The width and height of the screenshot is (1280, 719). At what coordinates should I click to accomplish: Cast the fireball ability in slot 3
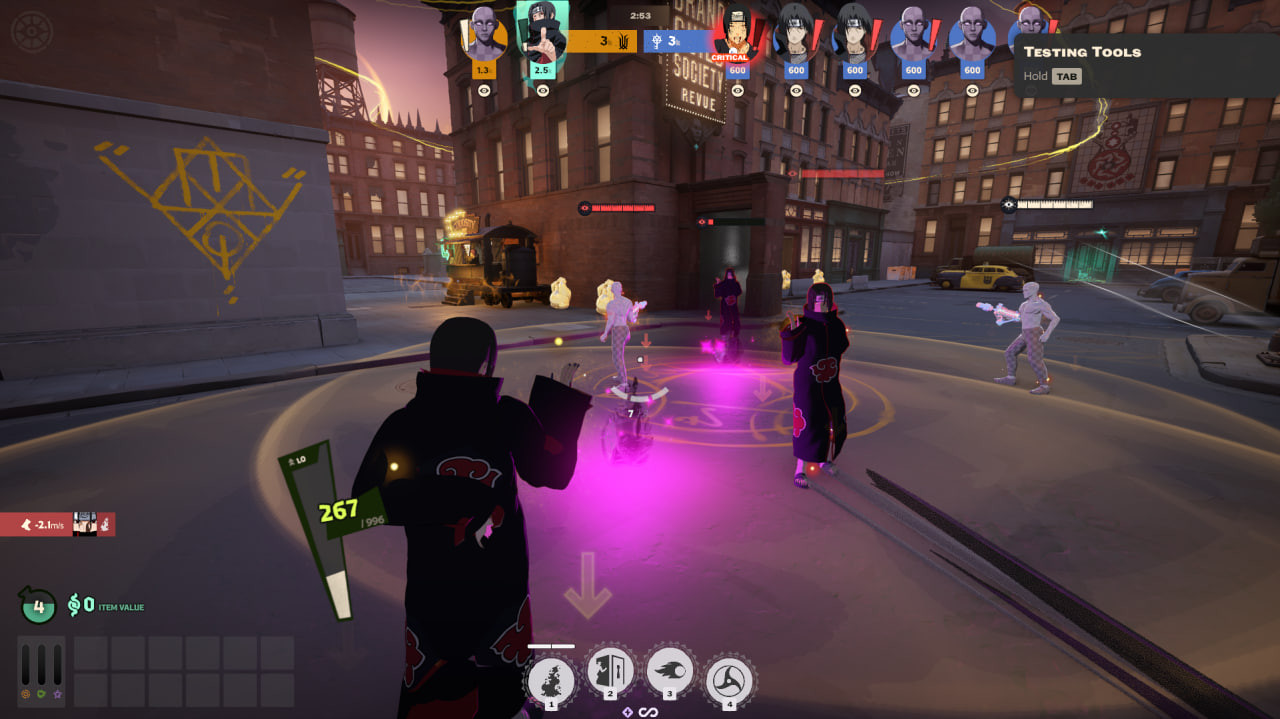tap(670, 672)
